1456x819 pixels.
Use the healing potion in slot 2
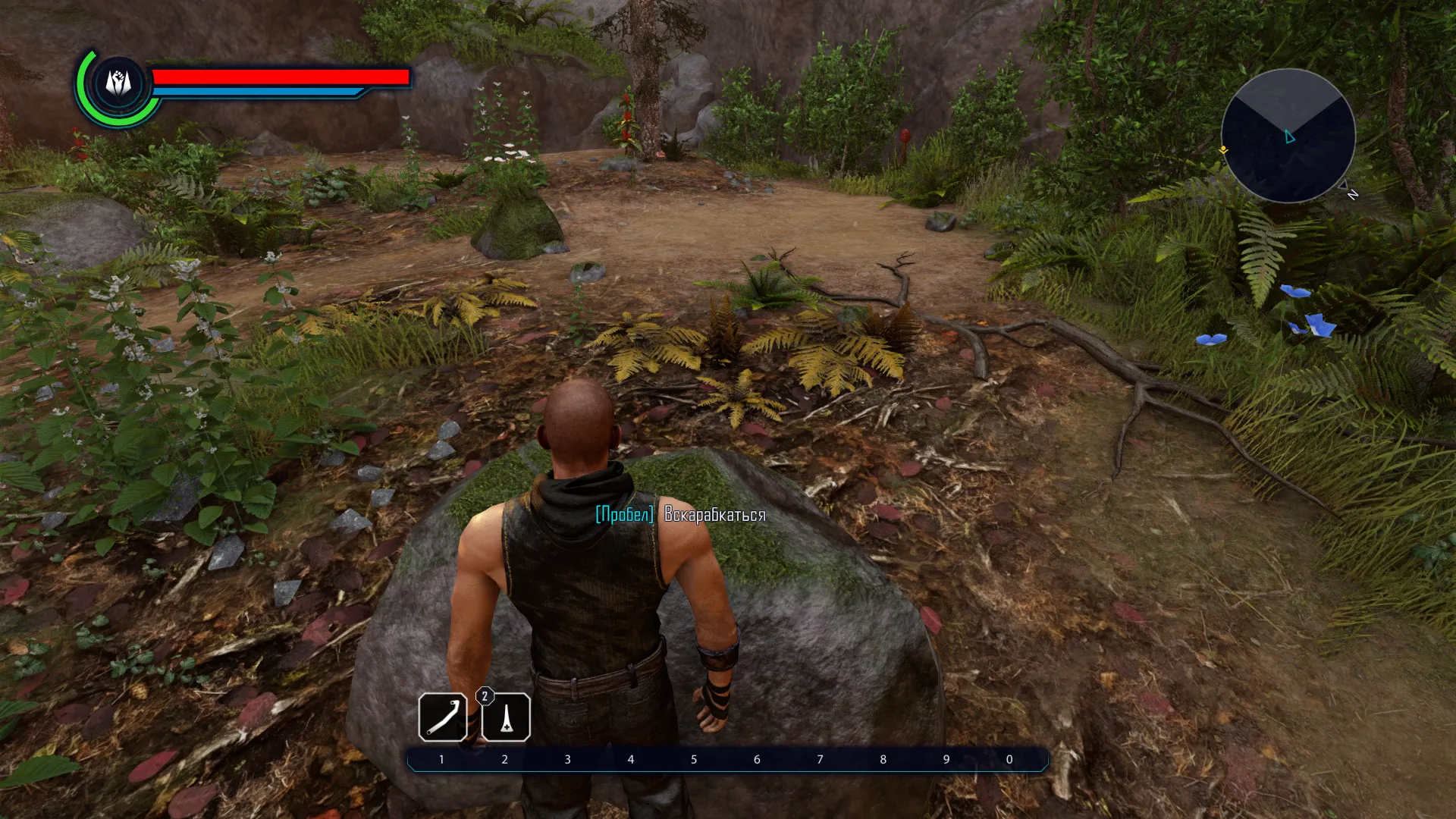coord(506,717)
